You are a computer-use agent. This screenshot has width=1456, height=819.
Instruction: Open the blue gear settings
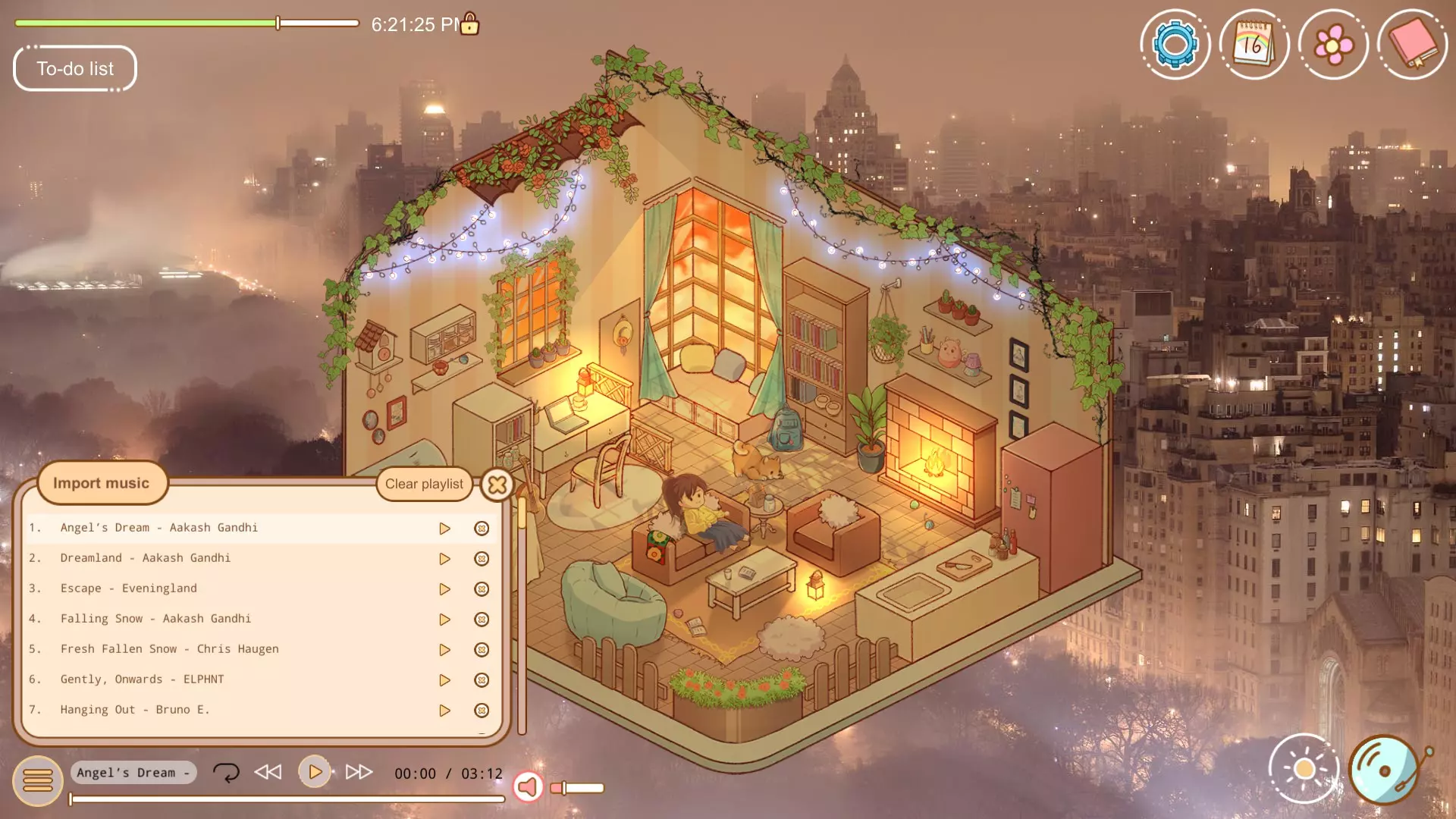tap(1175, 45)
